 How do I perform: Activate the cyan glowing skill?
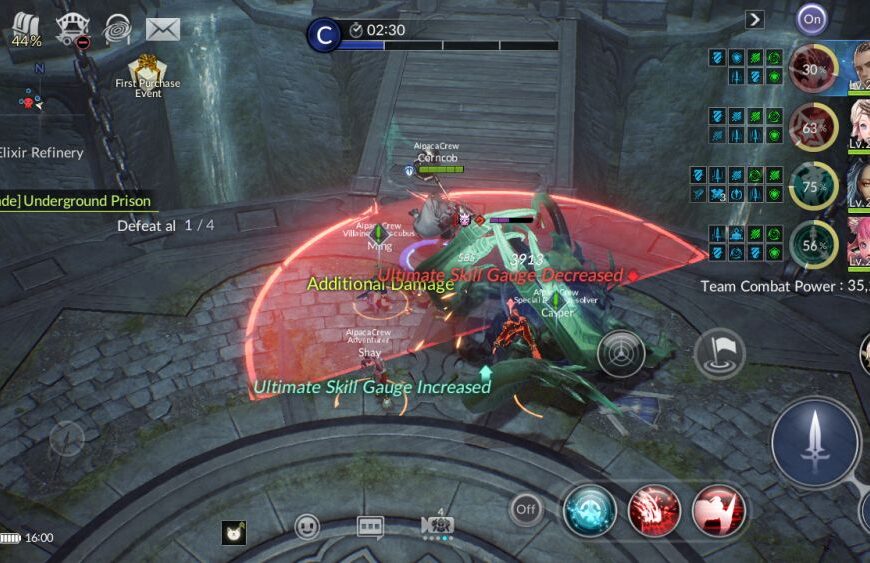[588, 510]
